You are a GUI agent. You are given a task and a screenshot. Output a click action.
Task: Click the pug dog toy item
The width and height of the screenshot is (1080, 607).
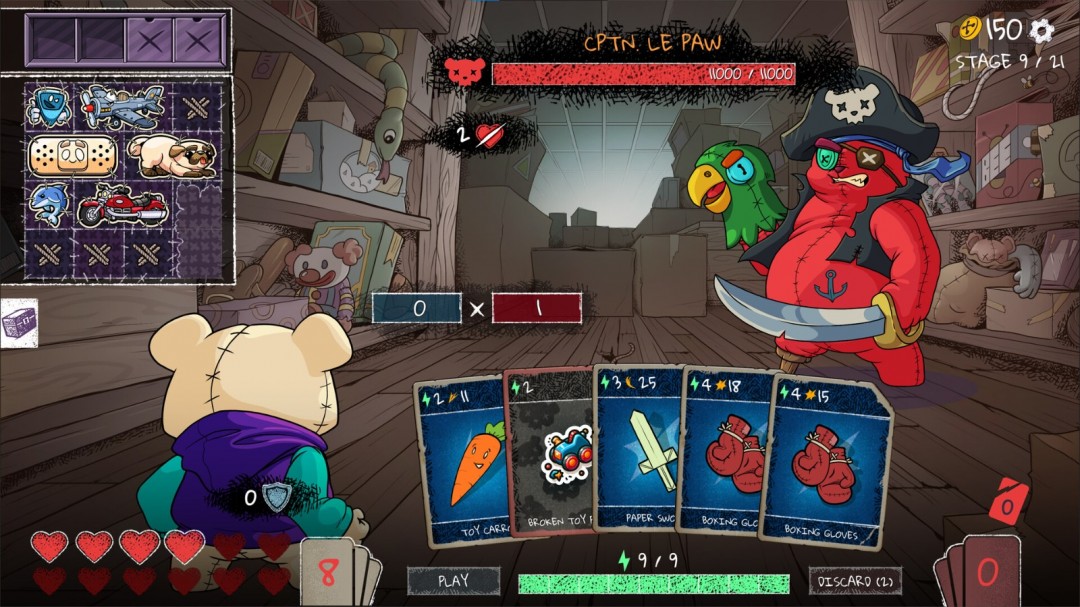pos(170,156)
